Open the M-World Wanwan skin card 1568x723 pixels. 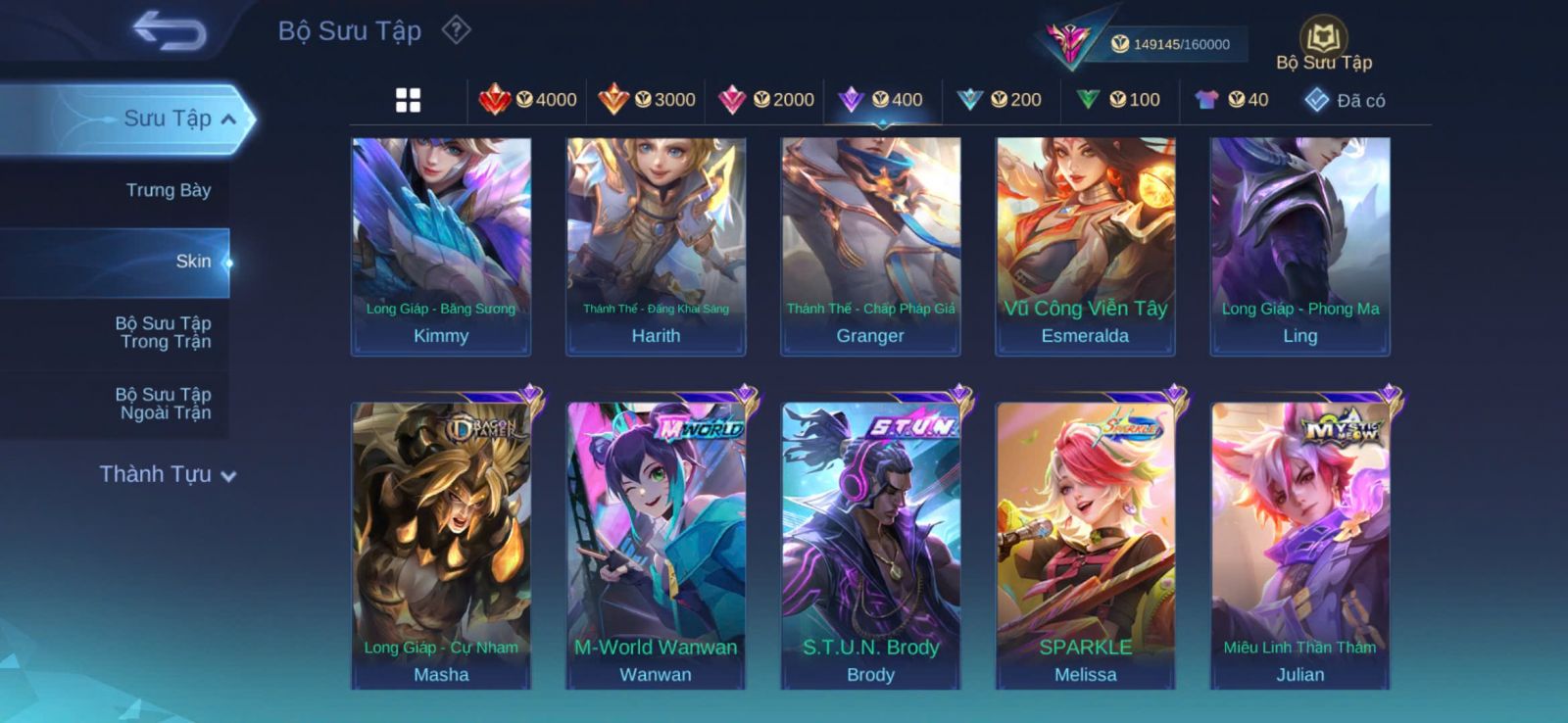point(656,544)
